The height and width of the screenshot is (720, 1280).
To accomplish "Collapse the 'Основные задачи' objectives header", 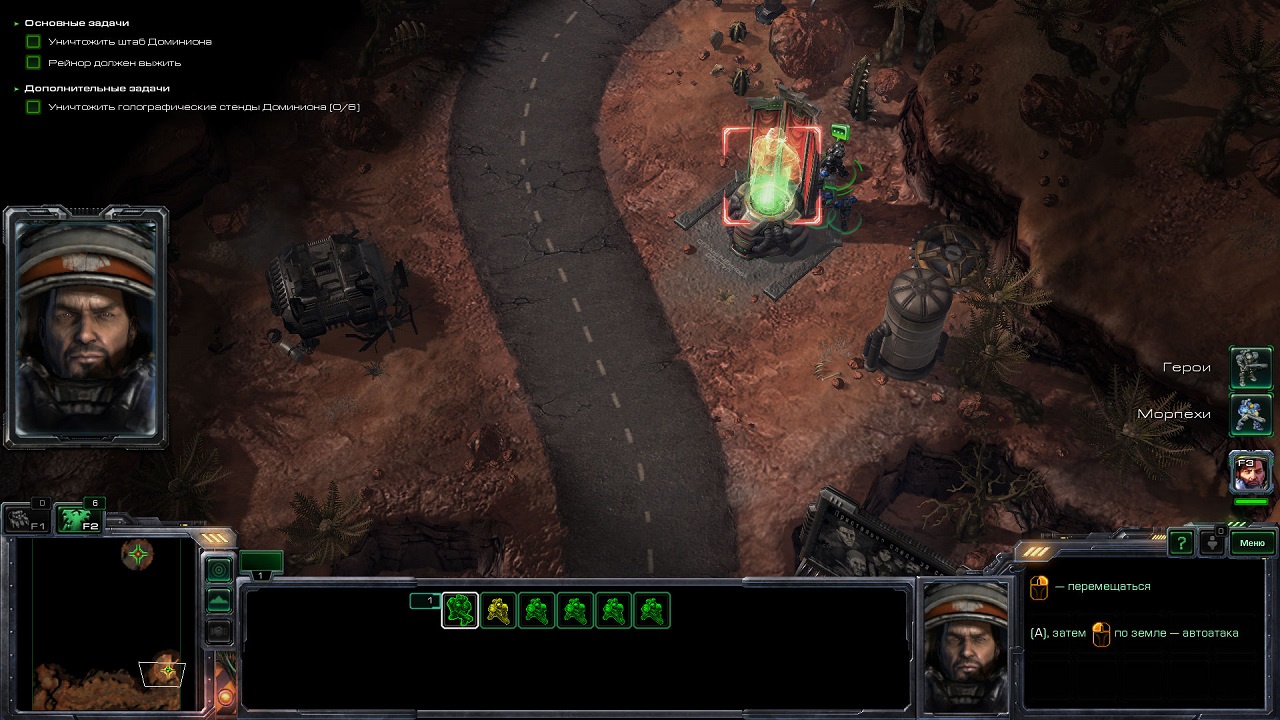I will 76,22.
